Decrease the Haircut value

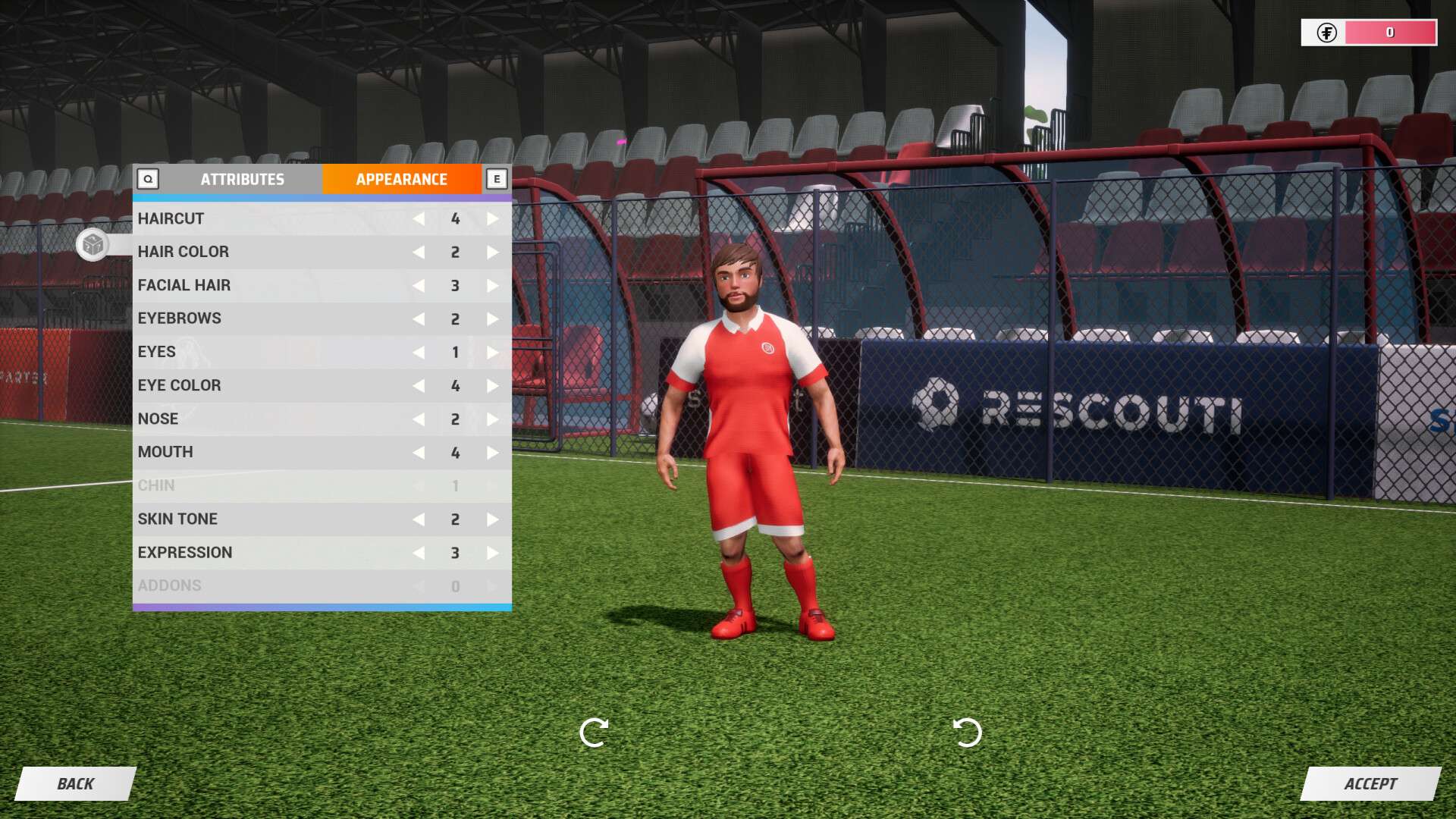419,219
